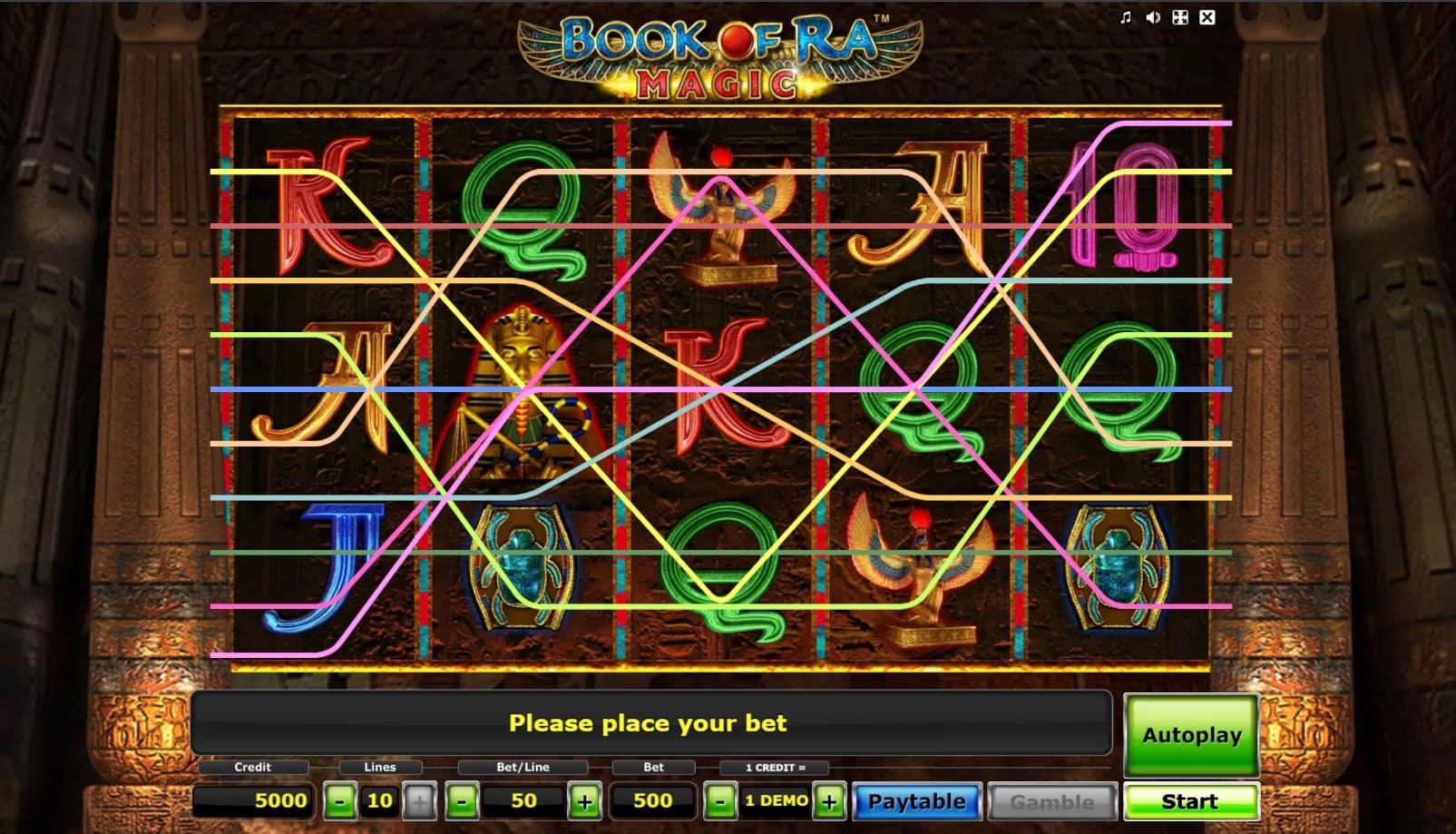
Task: Increase the Bet/Line value
Action: pyautogui.click(x=586, y=800)
